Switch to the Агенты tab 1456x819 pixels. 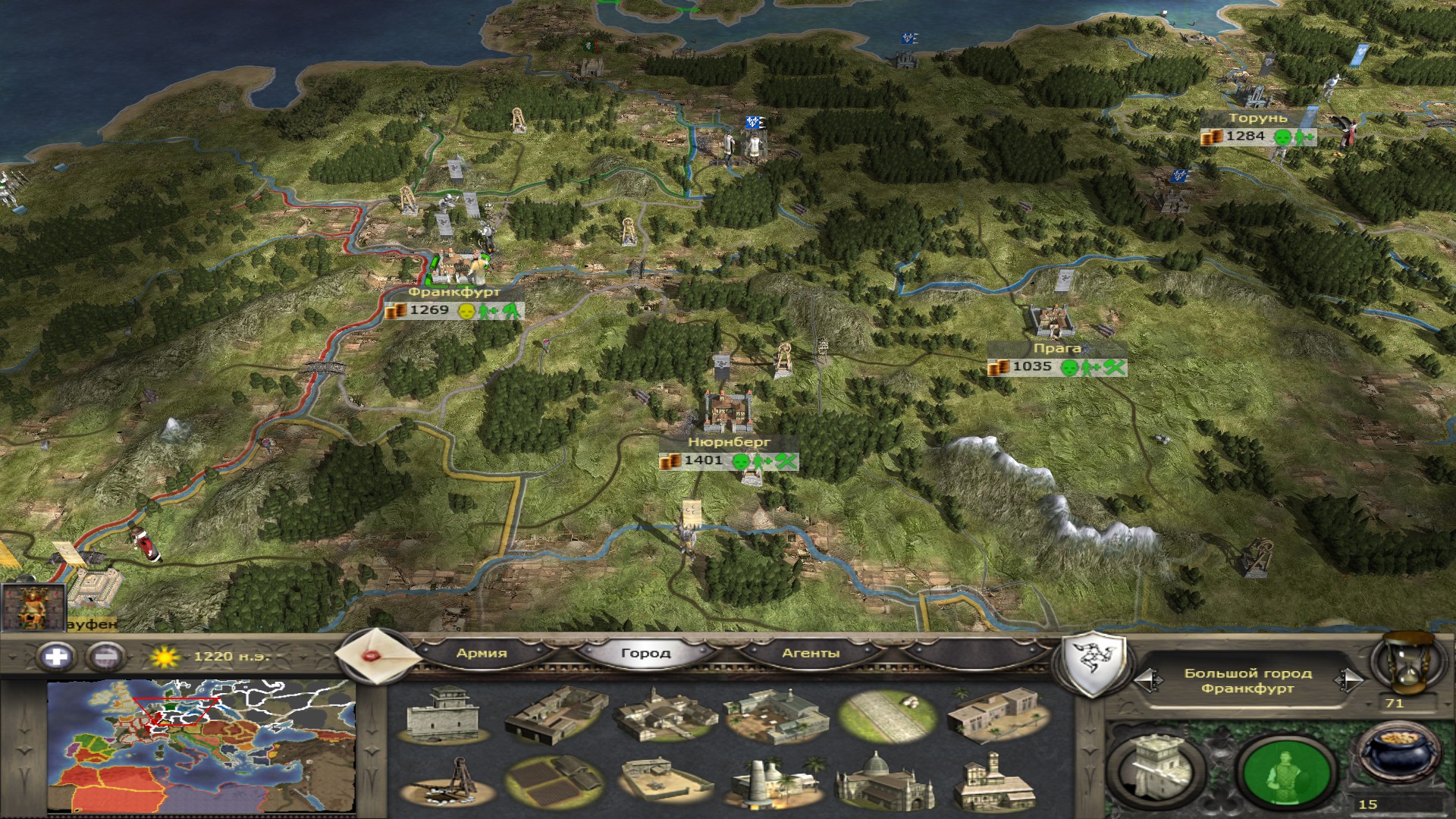pyautogui.click(x=811, y=653)
